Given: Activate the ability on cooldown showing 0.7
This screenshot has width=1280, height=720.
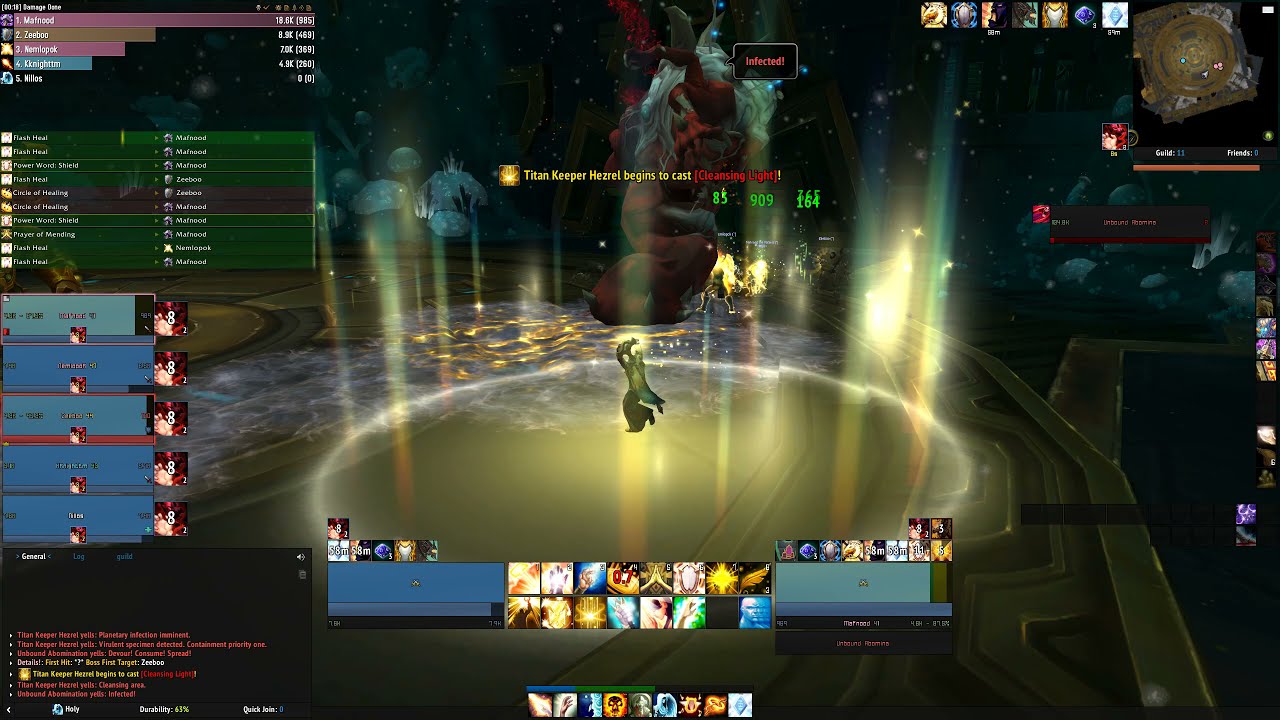Looking at the screenshot, I should pos(622,576).
